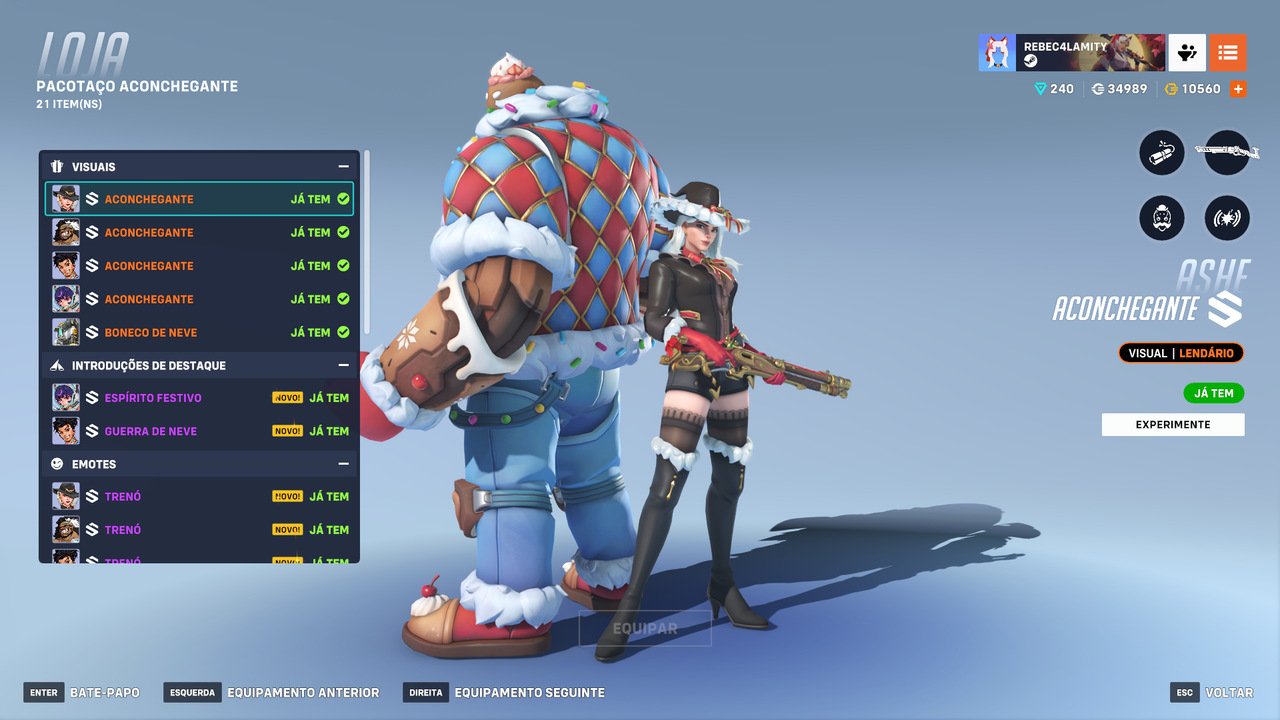
Task: Collapse the Emotes section
Action: (343, 464)
